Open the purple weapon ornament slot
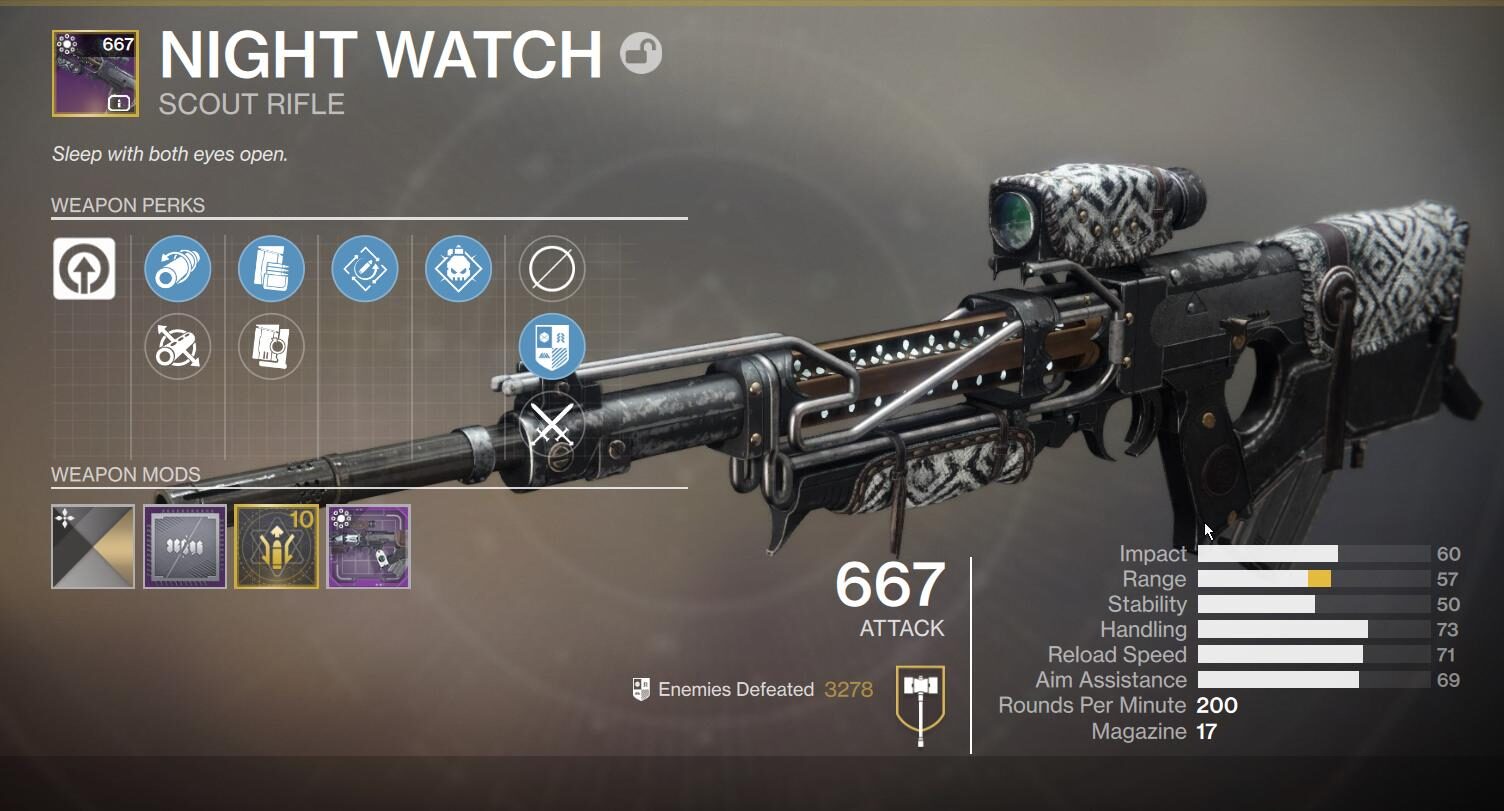 point(369,546)
